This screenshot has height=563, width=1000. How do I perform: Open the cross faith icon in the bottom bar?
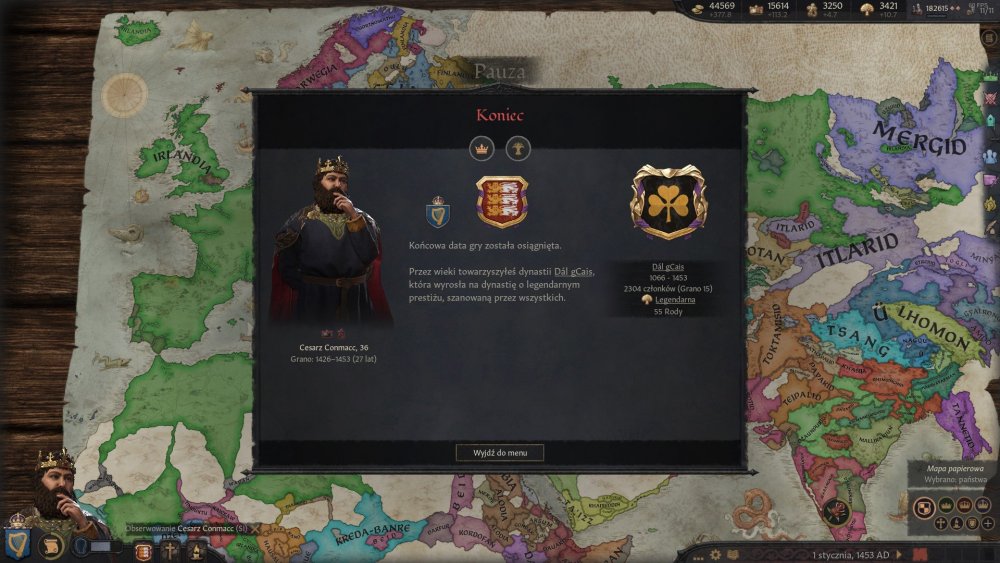171,550
